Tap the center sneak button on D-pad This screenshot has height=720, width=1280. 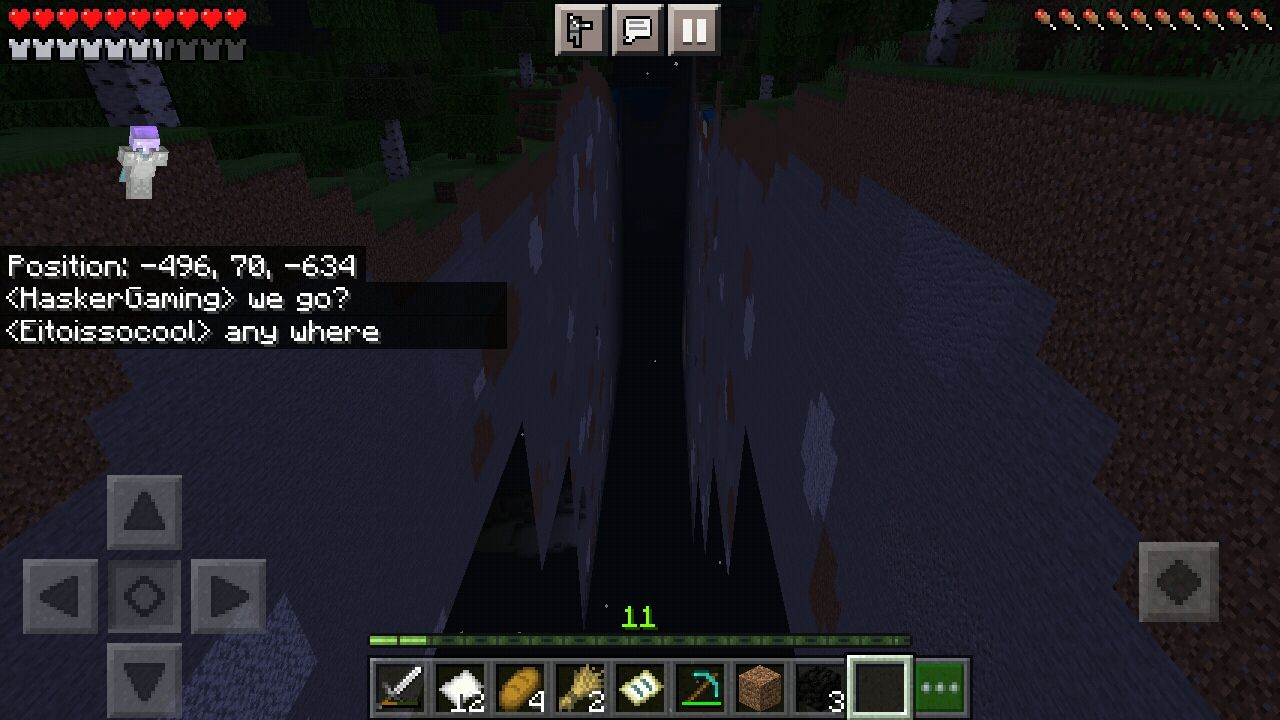(144, 593)
